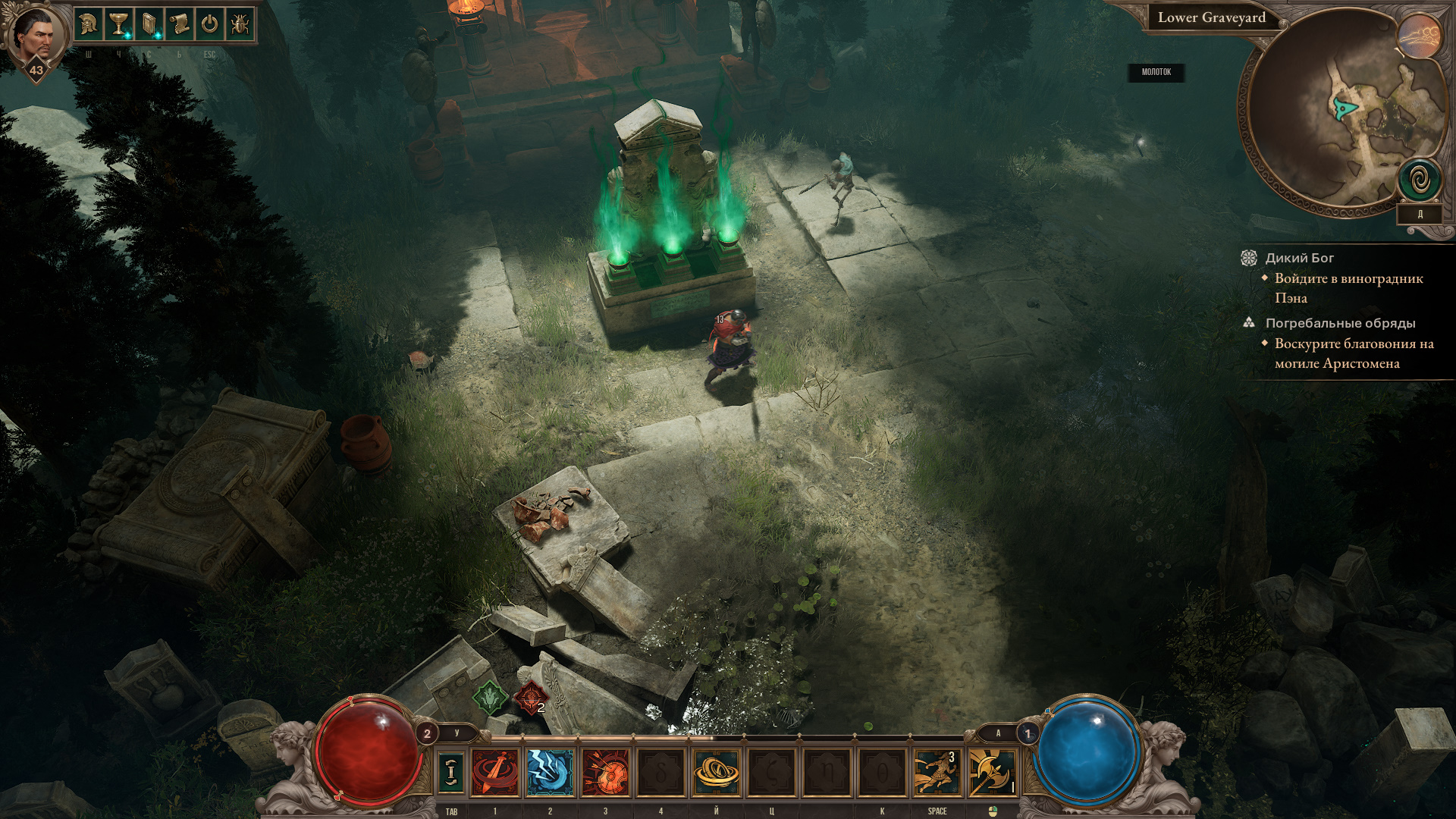
Task: Activate the green spiral portal button
Action: pos(1420,180)
